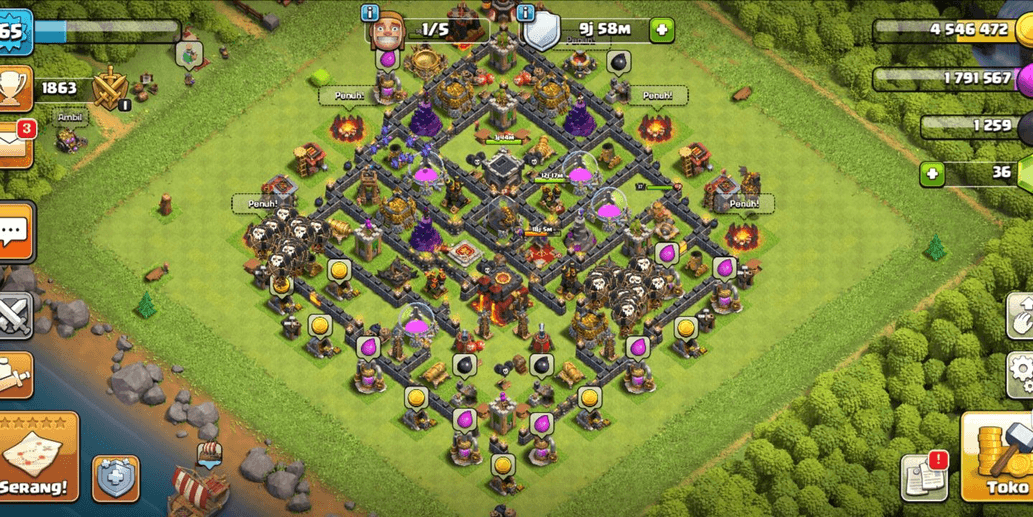Open the level 65 experience badge
This screenshot has height=517, width=1033.
14,31
